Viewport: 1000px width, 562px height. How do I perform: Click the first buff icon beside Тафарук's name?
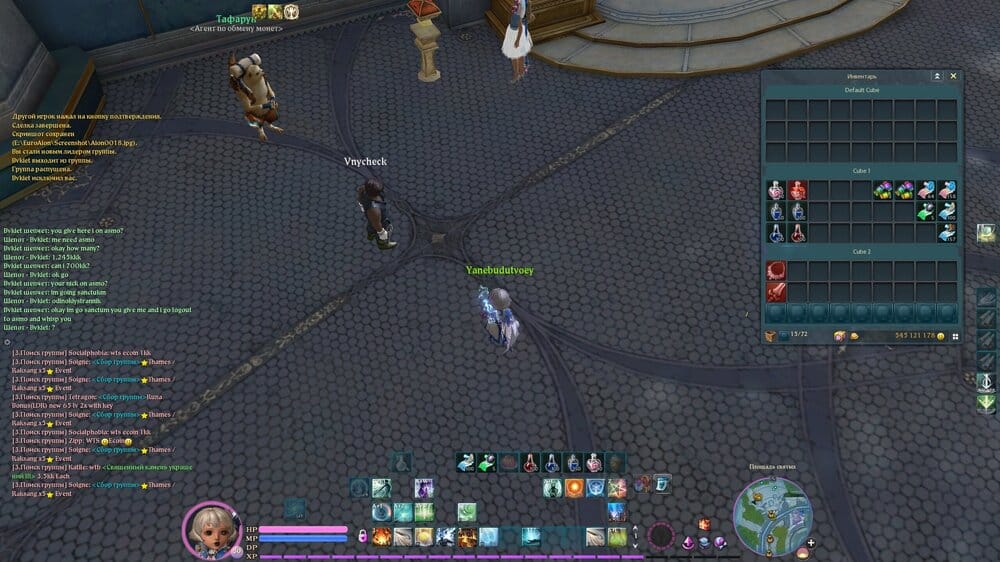(x=259, y=12)
